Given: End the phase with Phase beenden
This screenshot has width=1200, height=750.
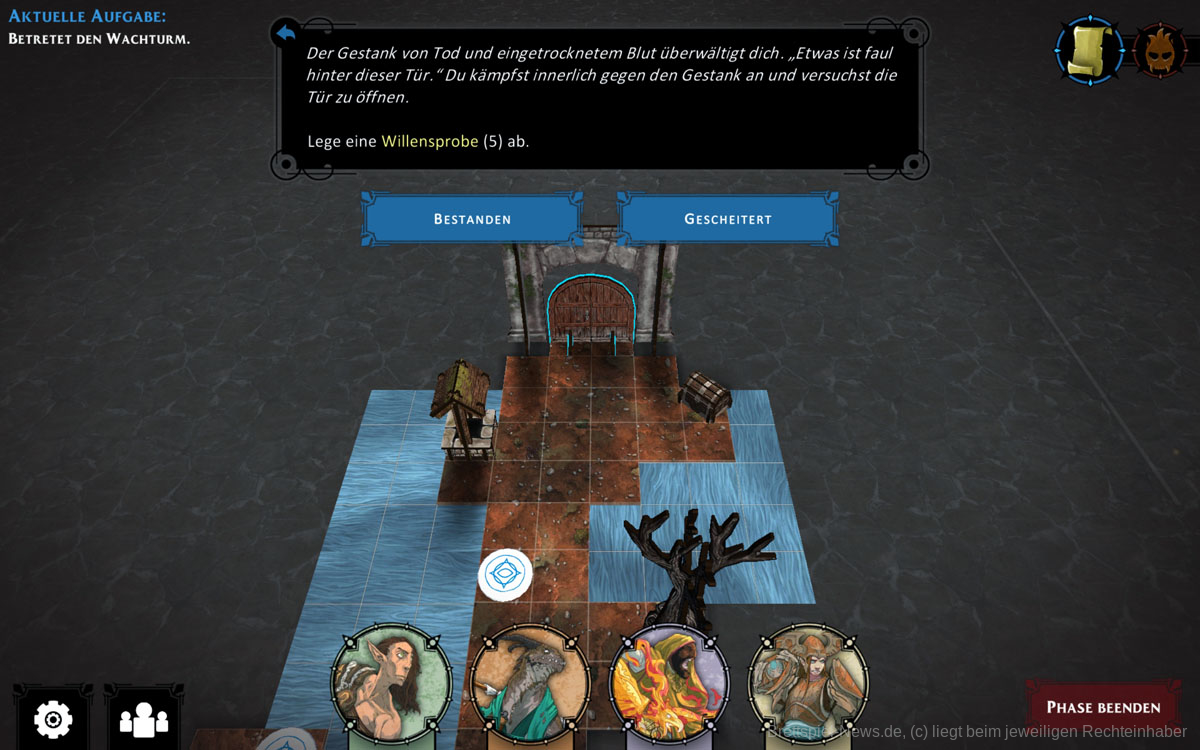Looking at the screenshot, I should click(x=1103, y=707).
